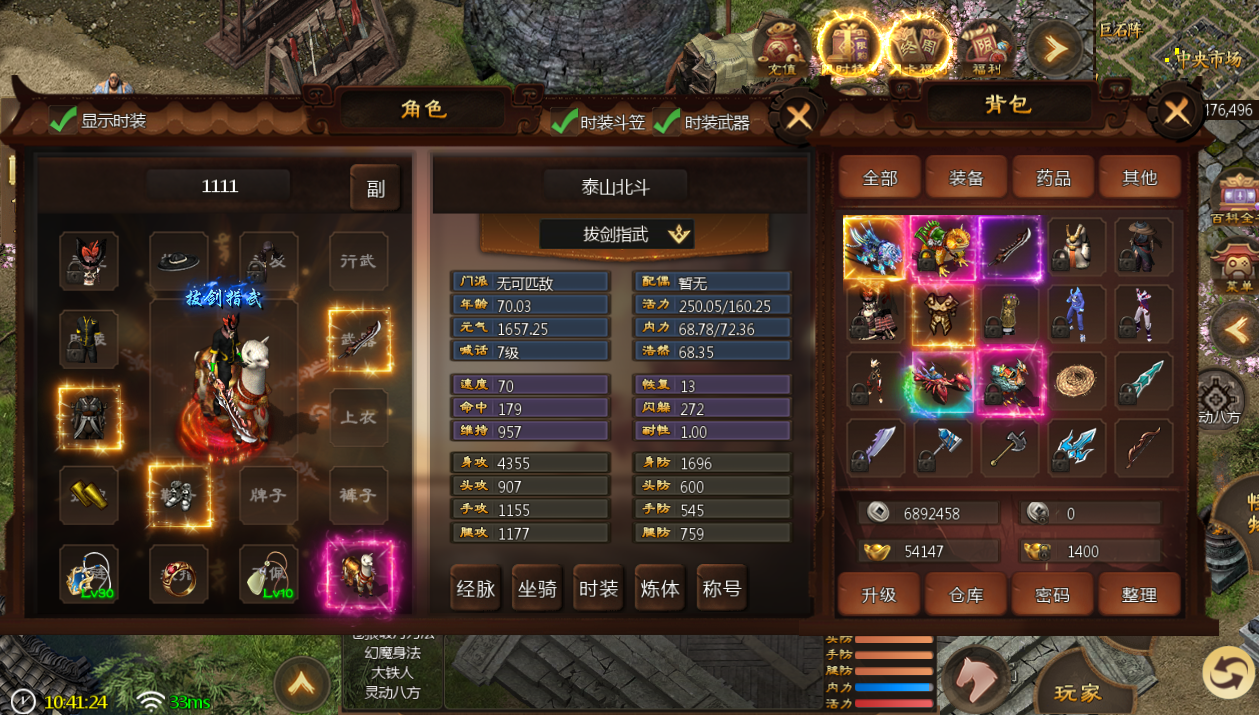Switch to the 副 secondary equipment page

pyautogui.click(x=375, y=188)
